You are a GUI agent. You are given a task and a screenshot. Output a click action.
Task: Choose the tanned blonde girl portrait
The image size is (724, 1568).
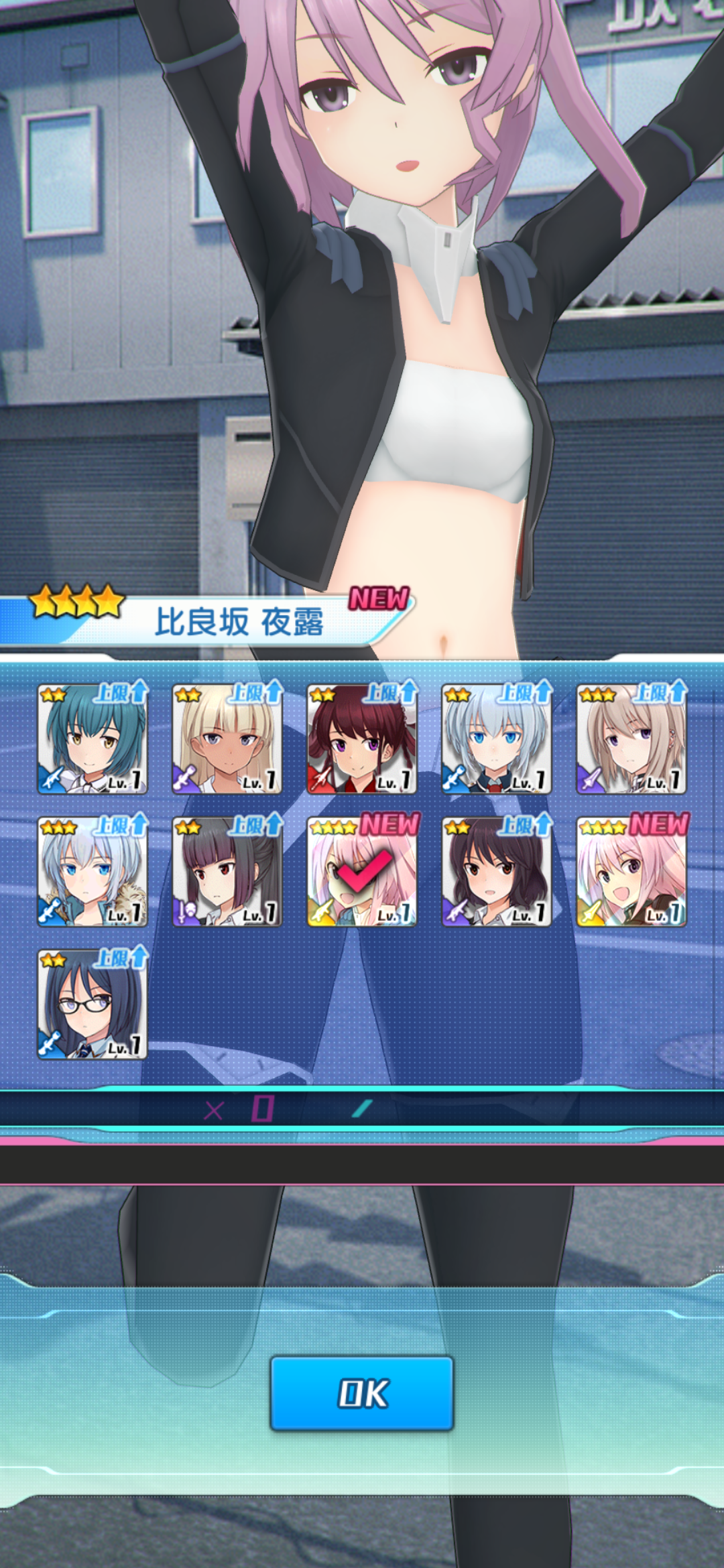point(227,739)
